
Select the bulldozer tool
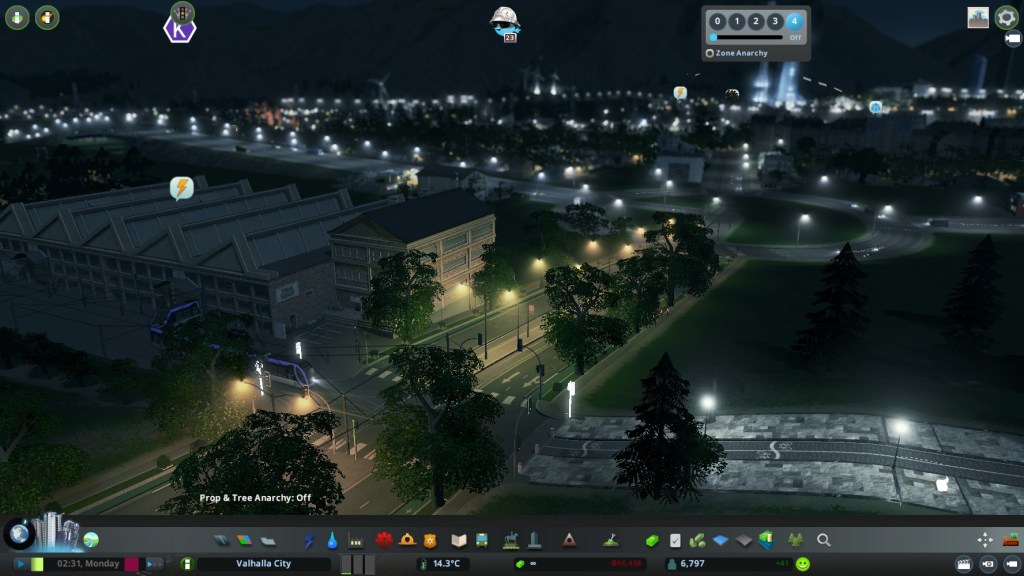click(1008, 540)
